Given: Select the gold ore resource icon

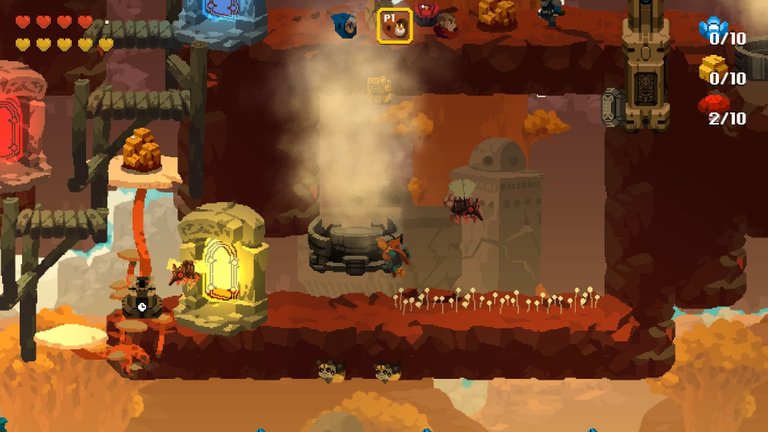Looking at the screenshot, I should (x=713, y=67).
